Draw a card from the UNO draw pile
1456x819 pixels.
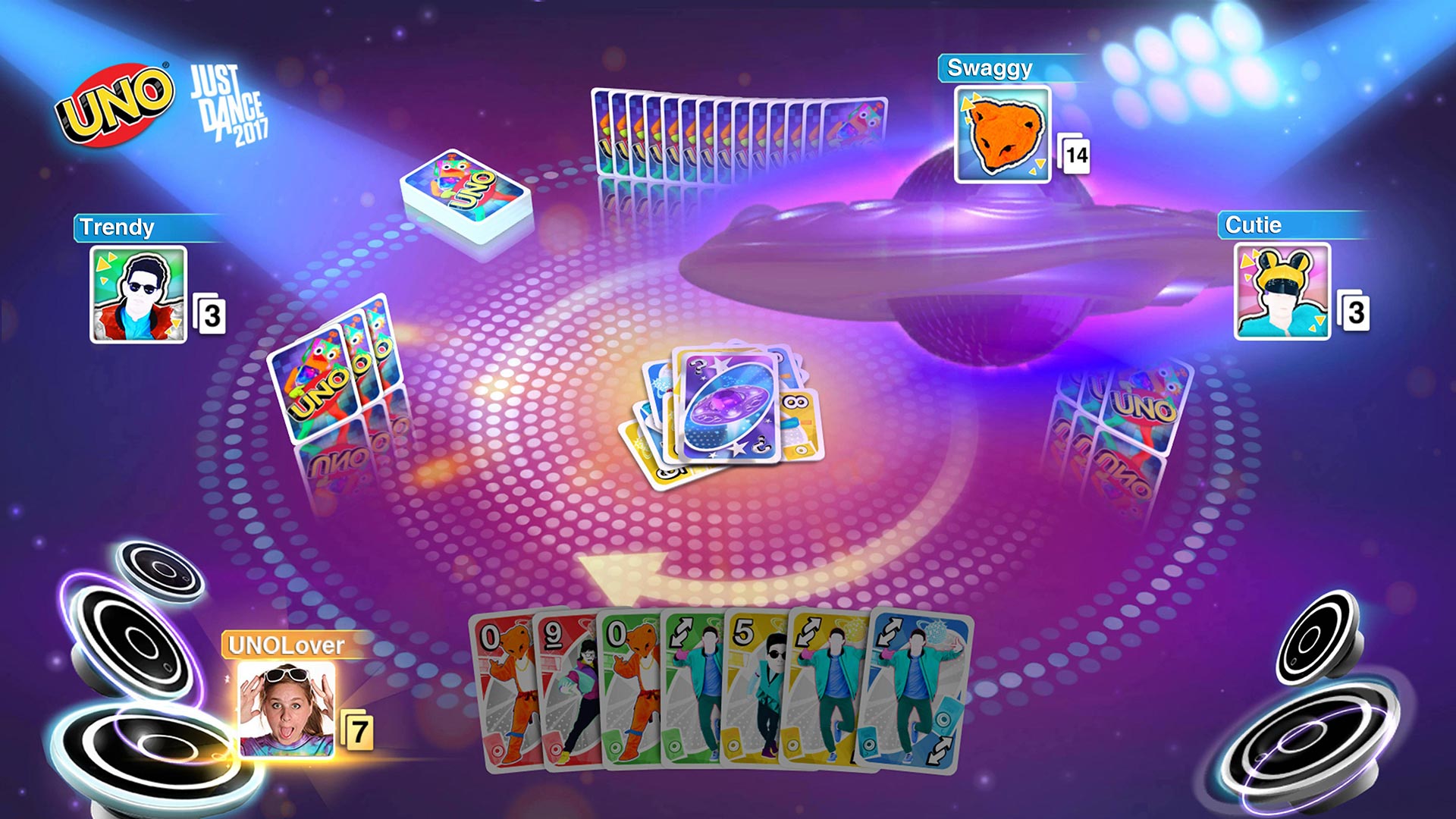[x=466, y=193]
